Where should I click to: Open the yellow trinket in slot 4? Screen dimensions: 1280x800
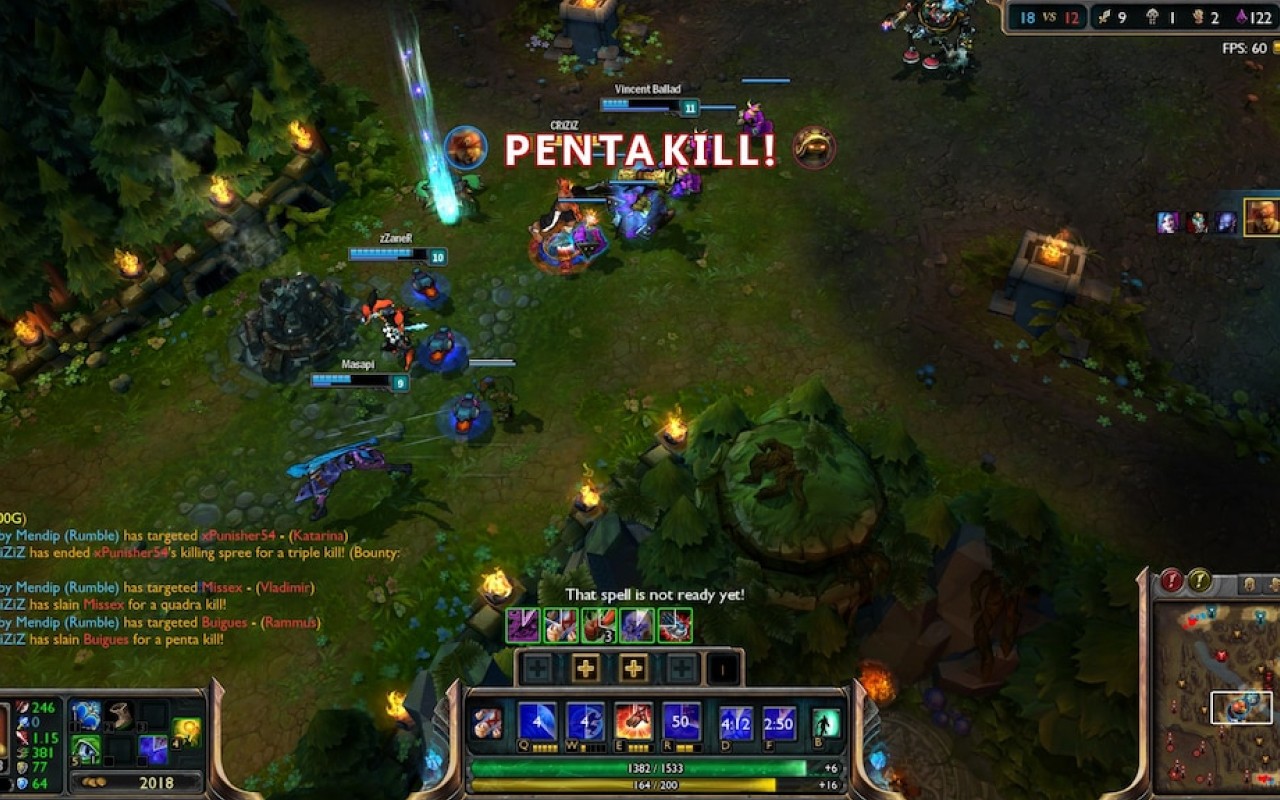click(184, 732)
